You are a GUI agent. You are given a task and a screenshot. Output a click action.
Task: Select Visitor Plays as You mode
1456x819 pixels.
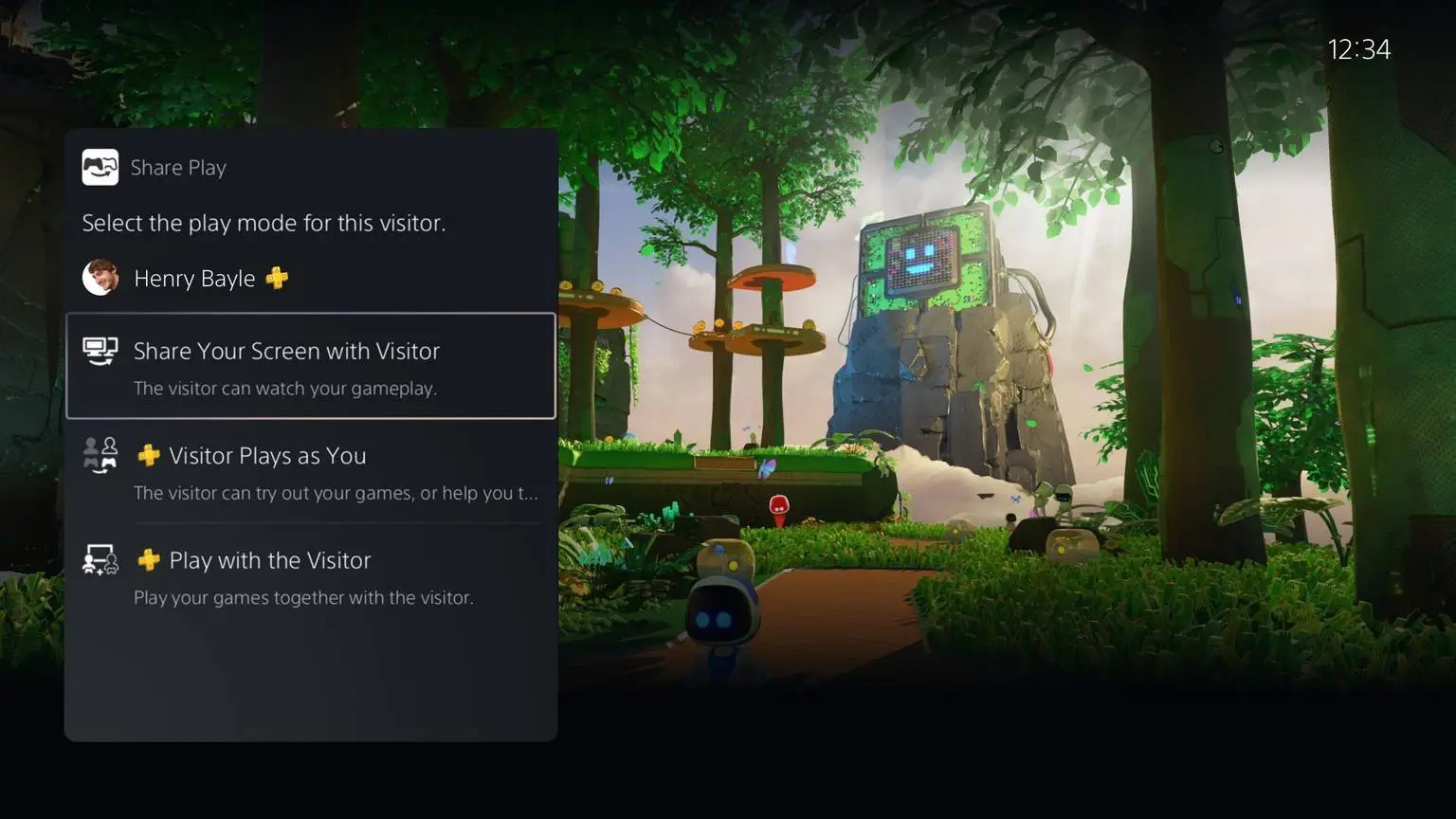point(268,456)
